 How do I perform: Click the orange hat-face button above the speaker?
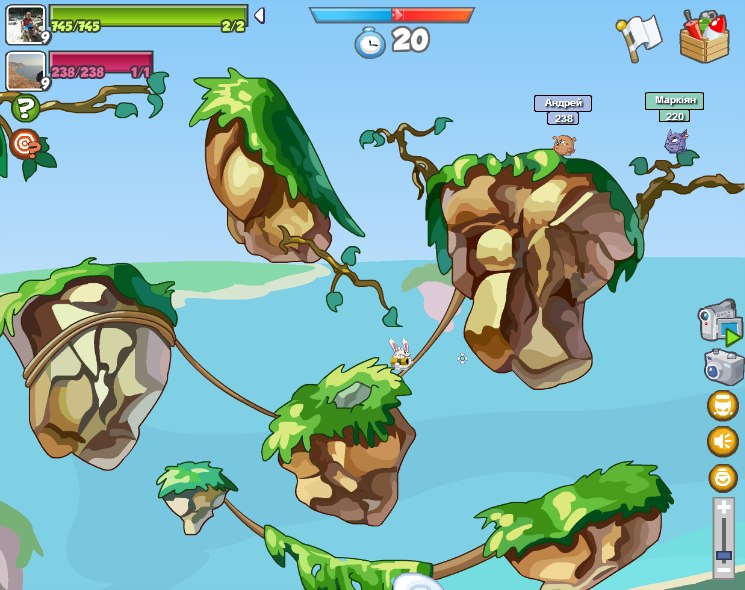[x=722, y=405]
